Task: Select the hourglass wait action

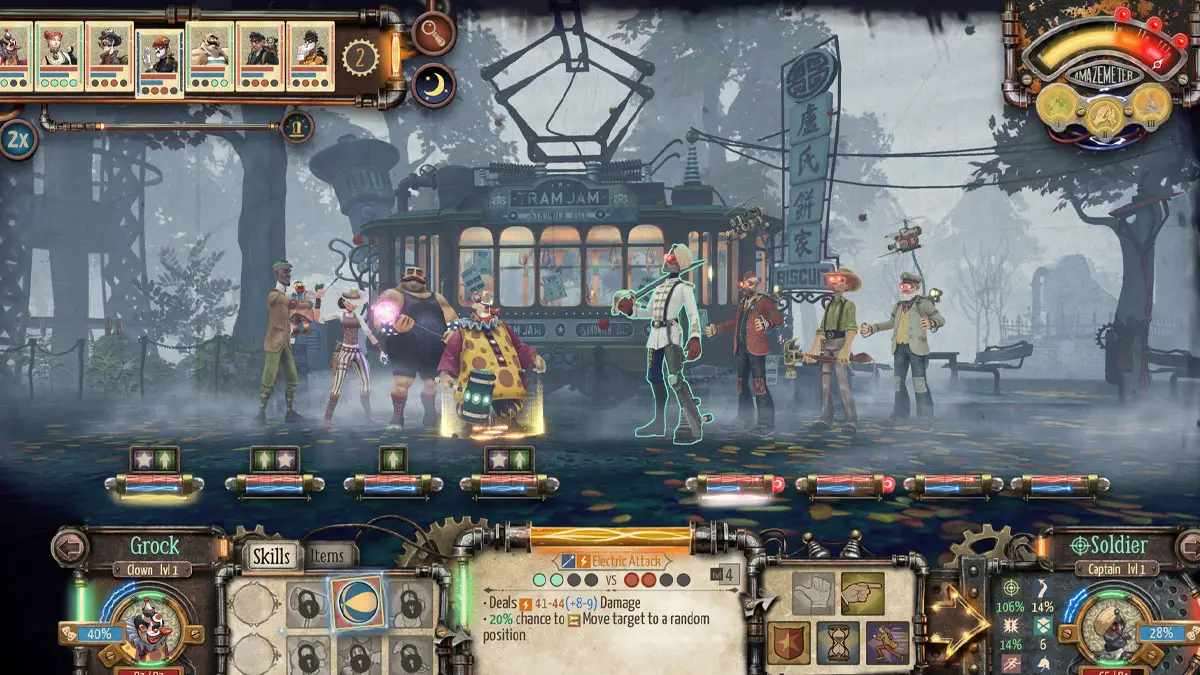Action: tap(837, 642)
